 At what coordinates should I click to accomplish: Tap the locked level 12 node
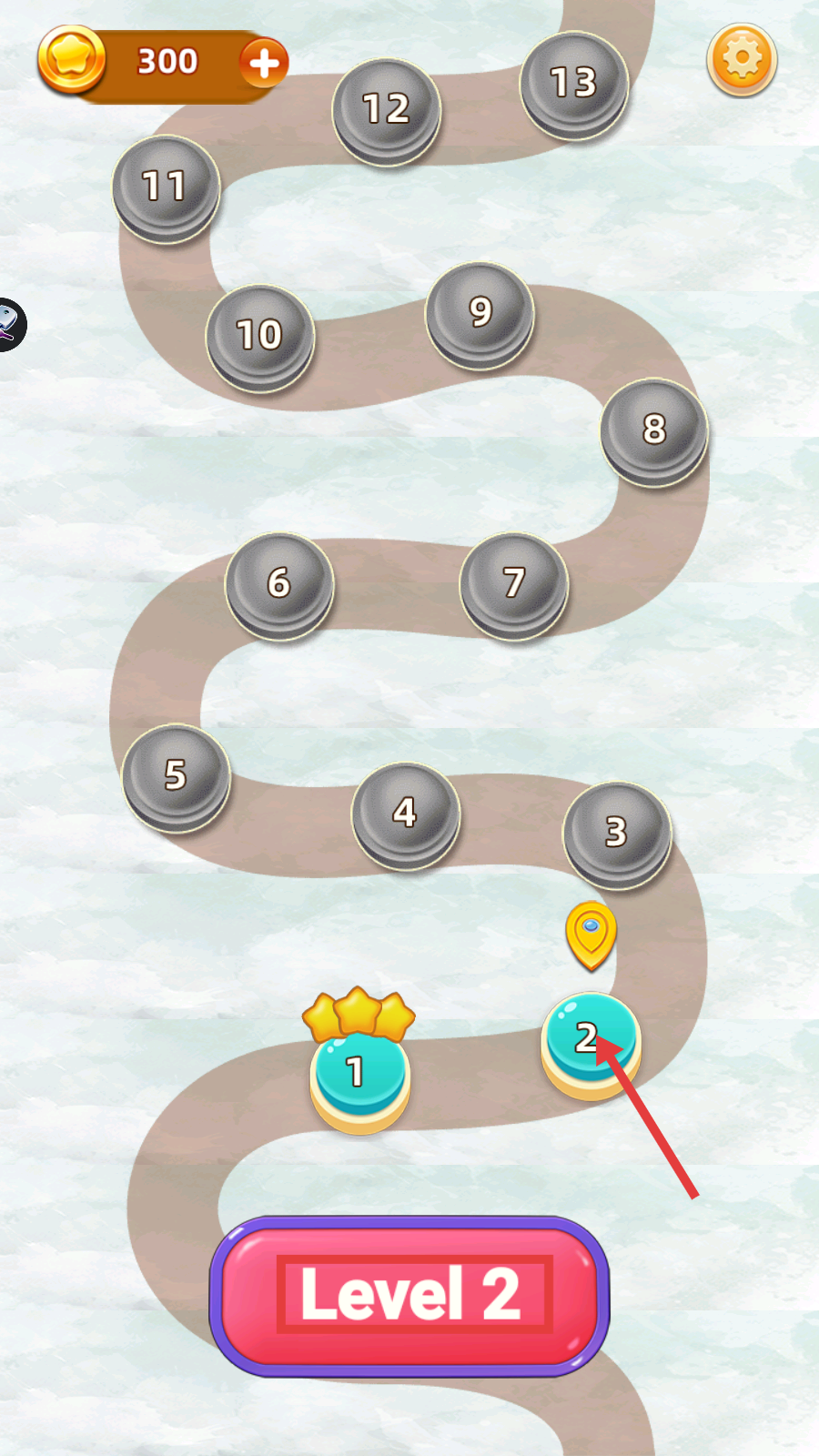click(387, 110)
